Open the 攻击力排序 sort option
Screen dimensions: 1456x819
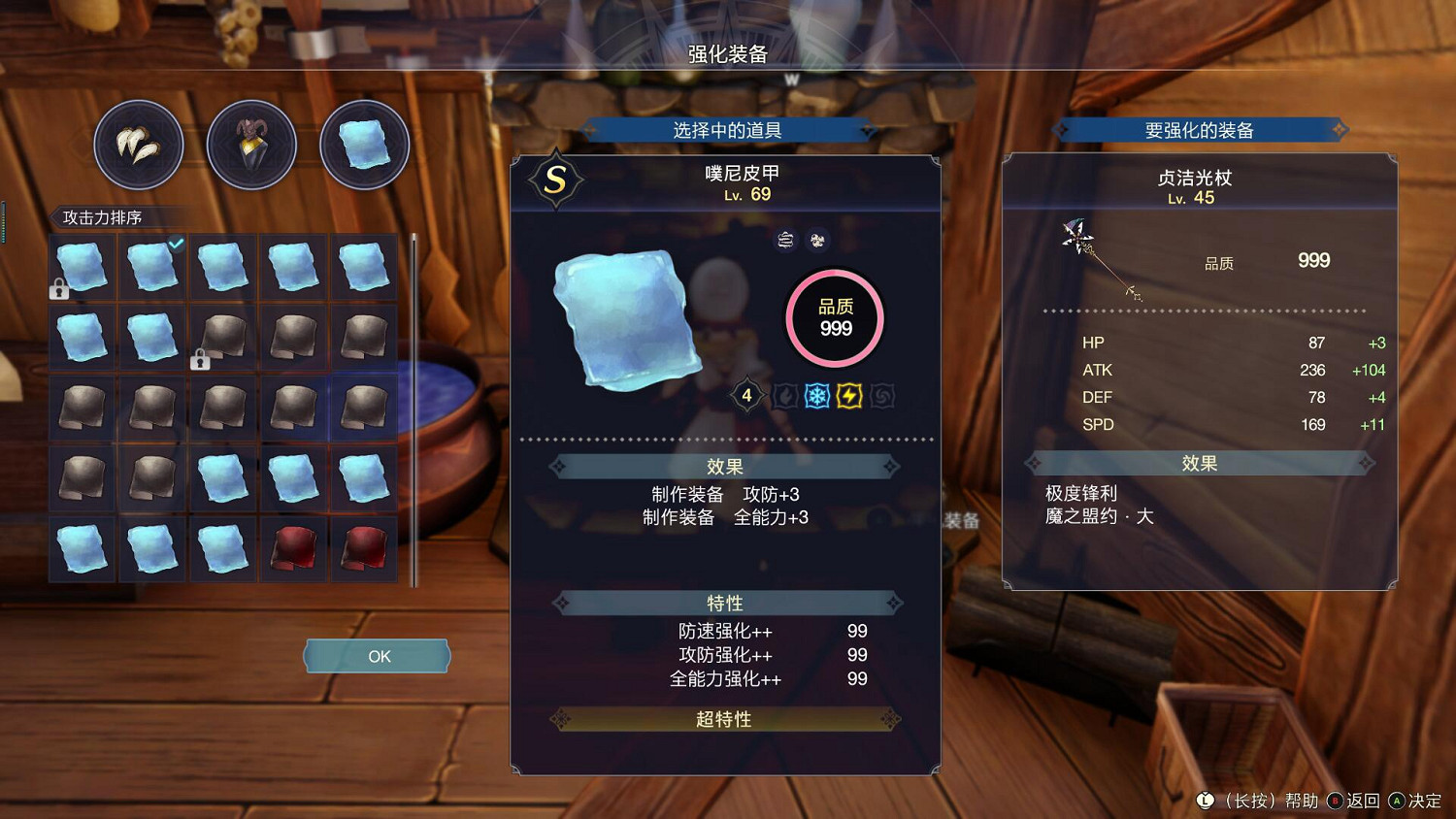click(105, 218)
